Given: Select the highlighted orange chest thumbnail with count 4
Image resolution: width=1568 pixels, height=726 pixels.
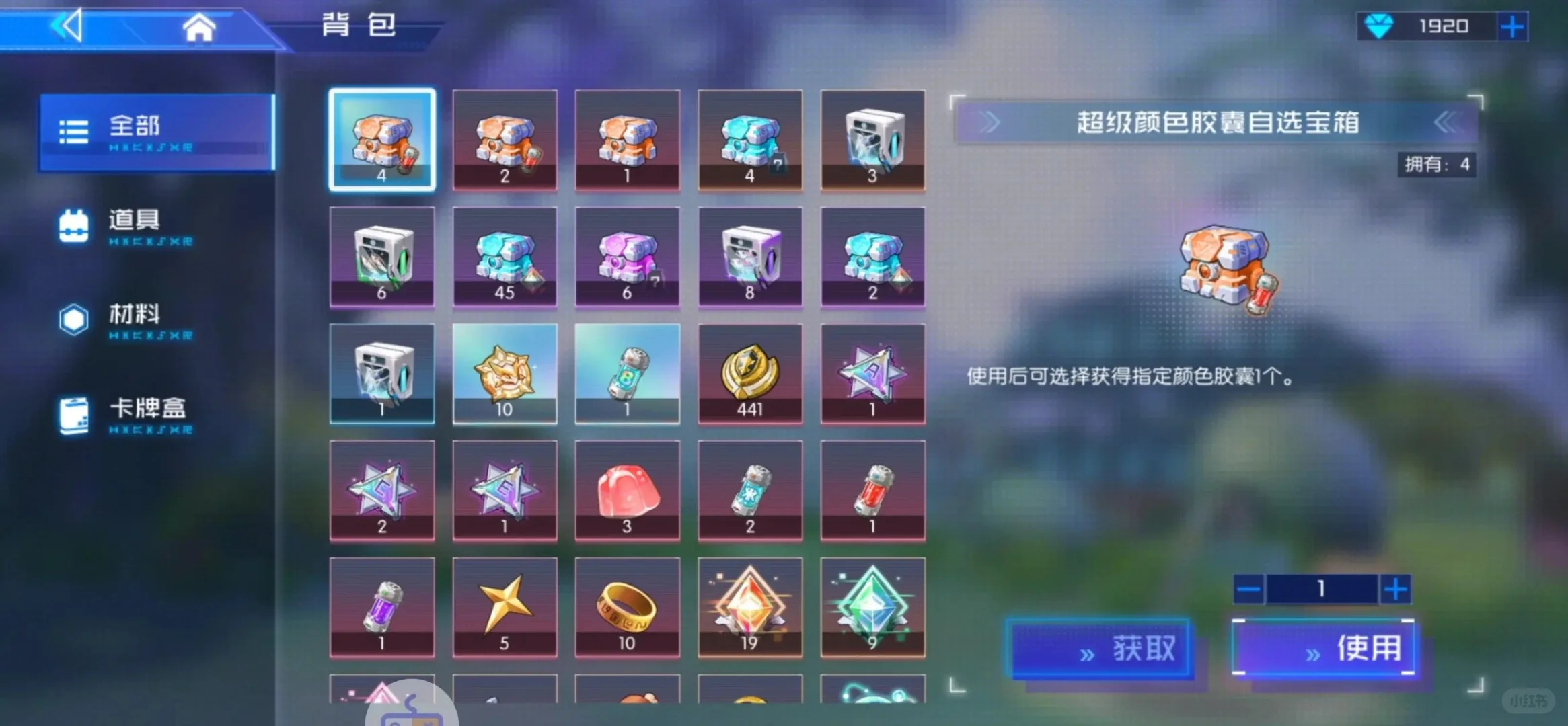Looking at the screenshot, I should tap(382, 140).
